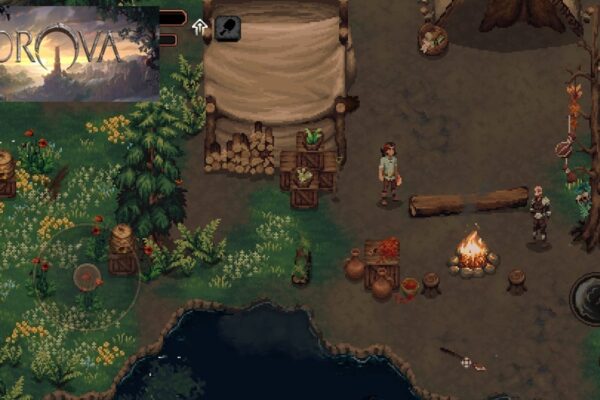Tap the virtual joystick thumb pad

coord(85,276)
